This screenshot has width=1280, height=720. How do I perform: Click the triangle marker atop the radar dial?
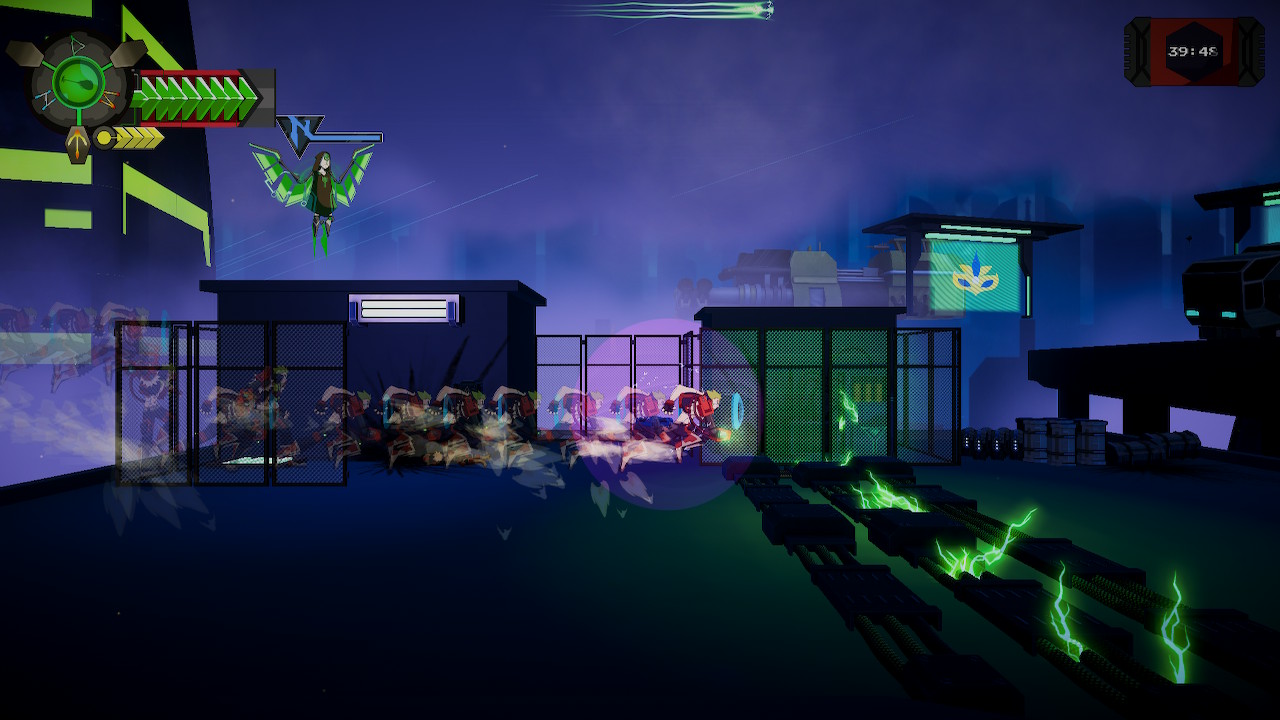(77, 44)
